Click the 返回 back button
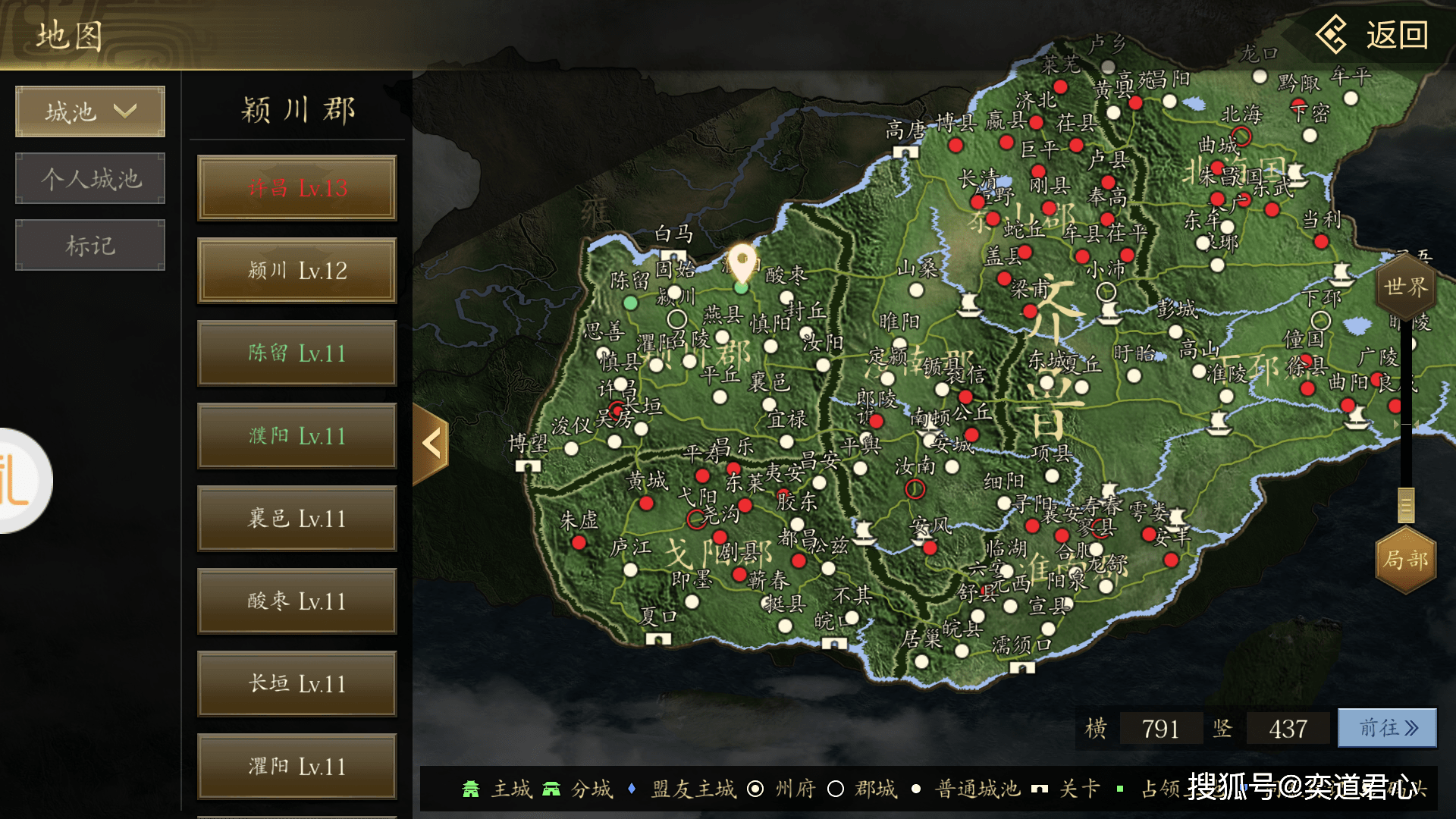The image size is (1456, 819). pyautogui.click(x=1373, y=35)
